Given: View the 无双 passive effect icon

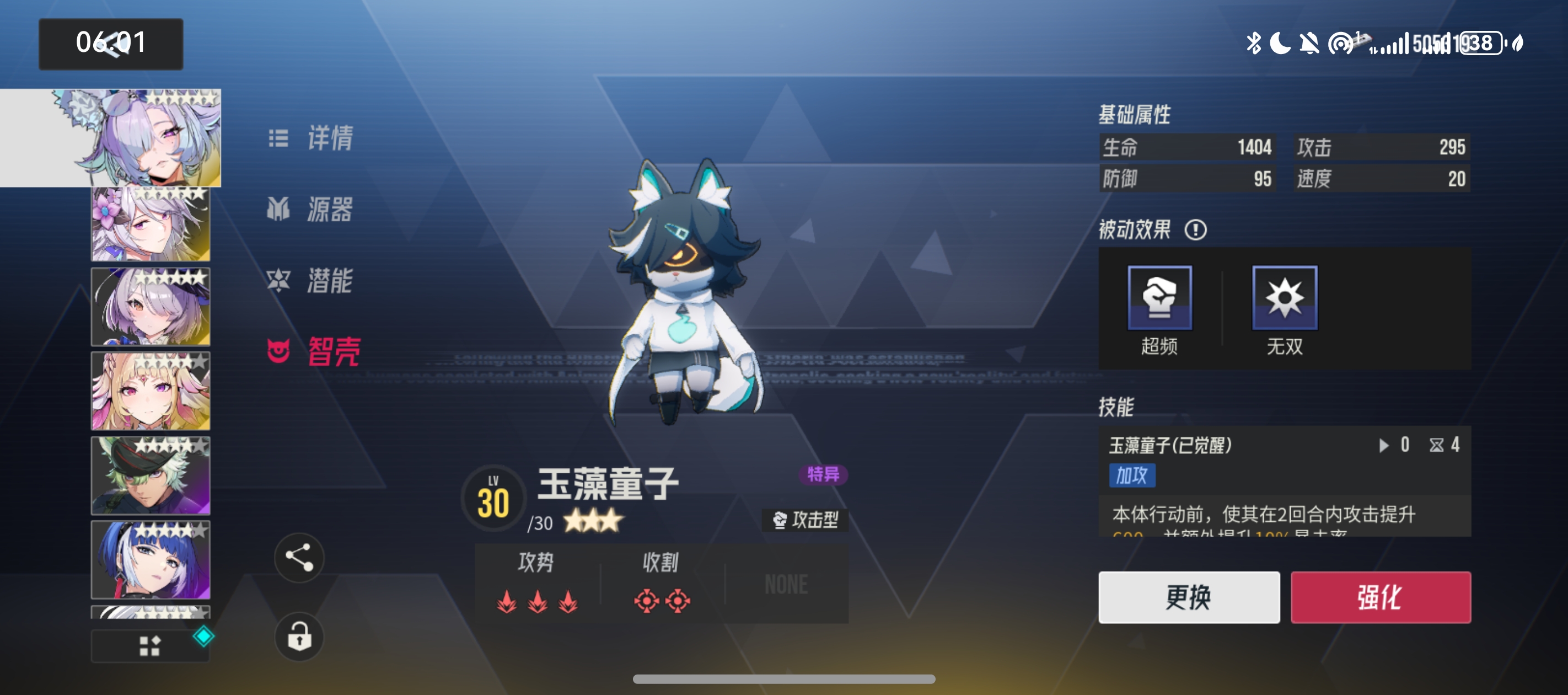Looking at the screenshot, I should click(1284, 298).
